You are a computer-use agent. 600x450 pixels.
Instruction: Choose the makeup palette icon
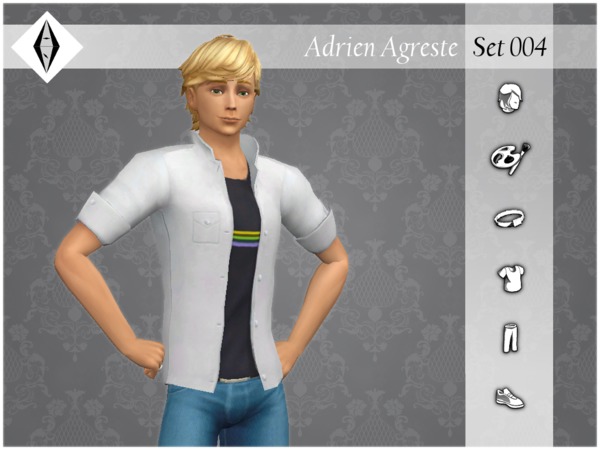click(509, 157)
